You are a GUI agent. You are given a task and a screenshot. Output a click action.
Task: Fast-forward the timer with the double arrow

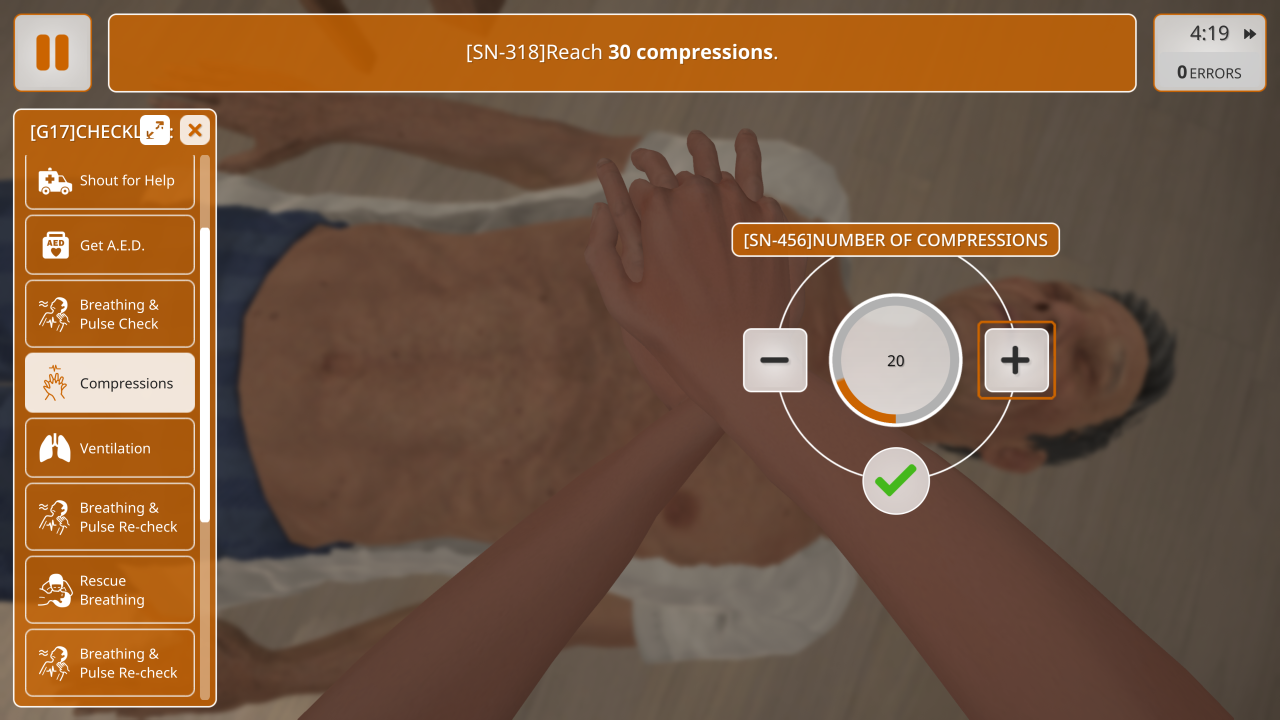(1250, 34)
